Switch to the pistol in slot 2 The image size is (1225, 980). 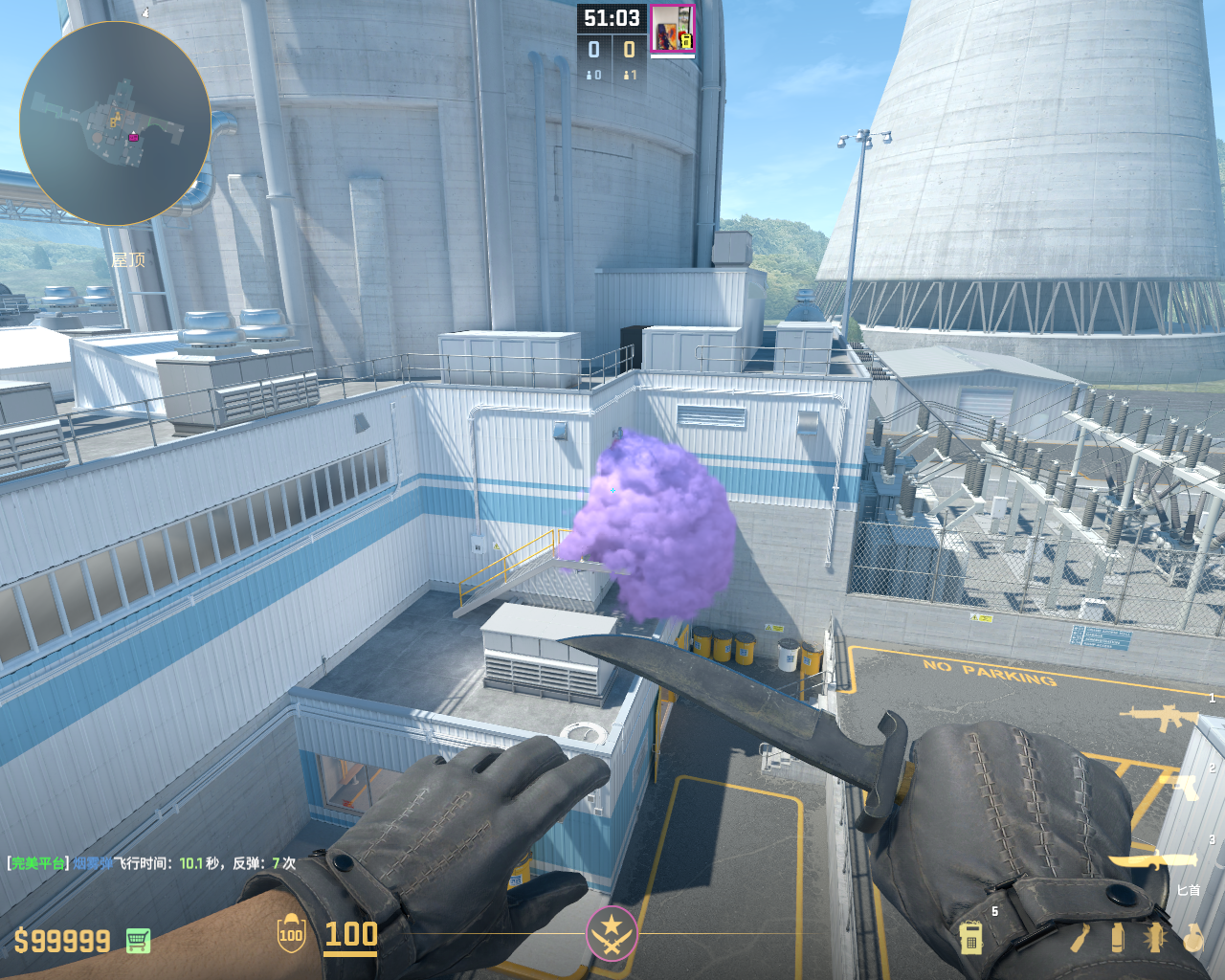click(1179, 787)
